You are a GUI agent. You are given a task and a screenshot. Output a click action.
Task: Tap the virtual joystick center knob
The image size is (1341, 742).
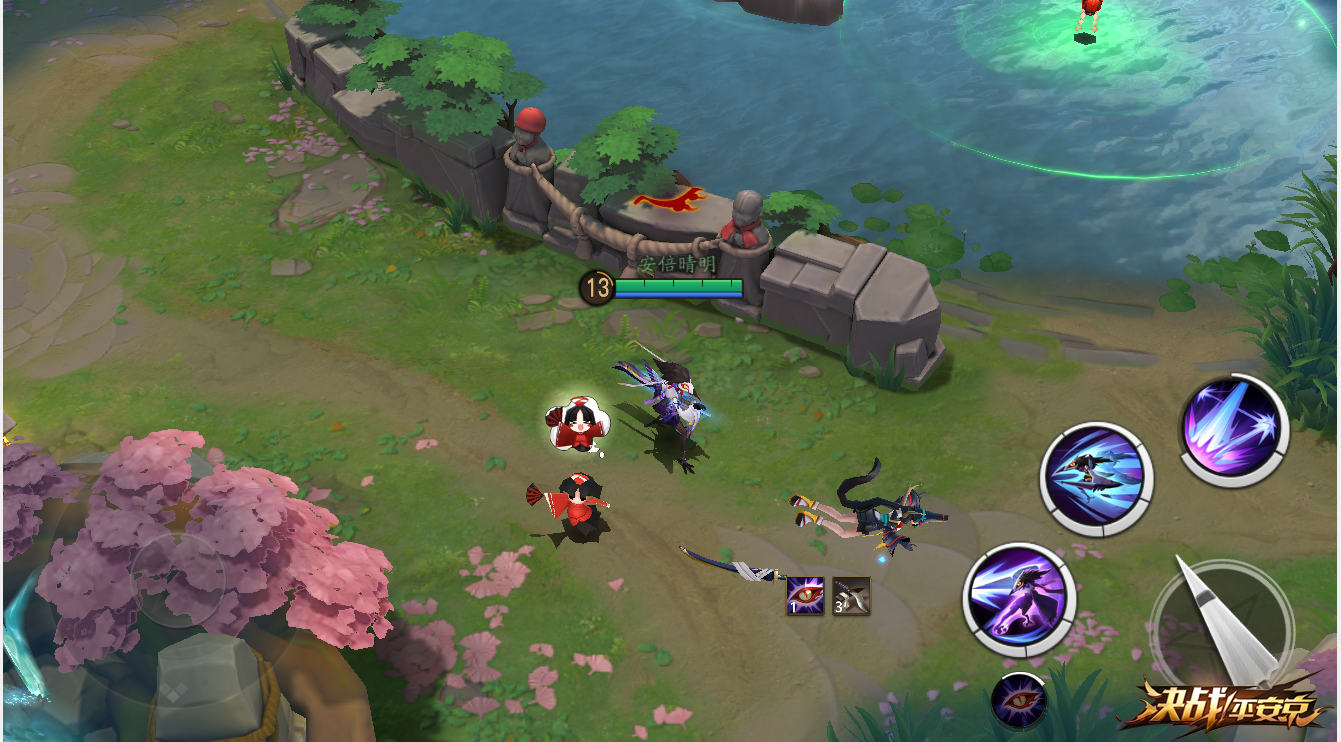[x=178, y=580]
